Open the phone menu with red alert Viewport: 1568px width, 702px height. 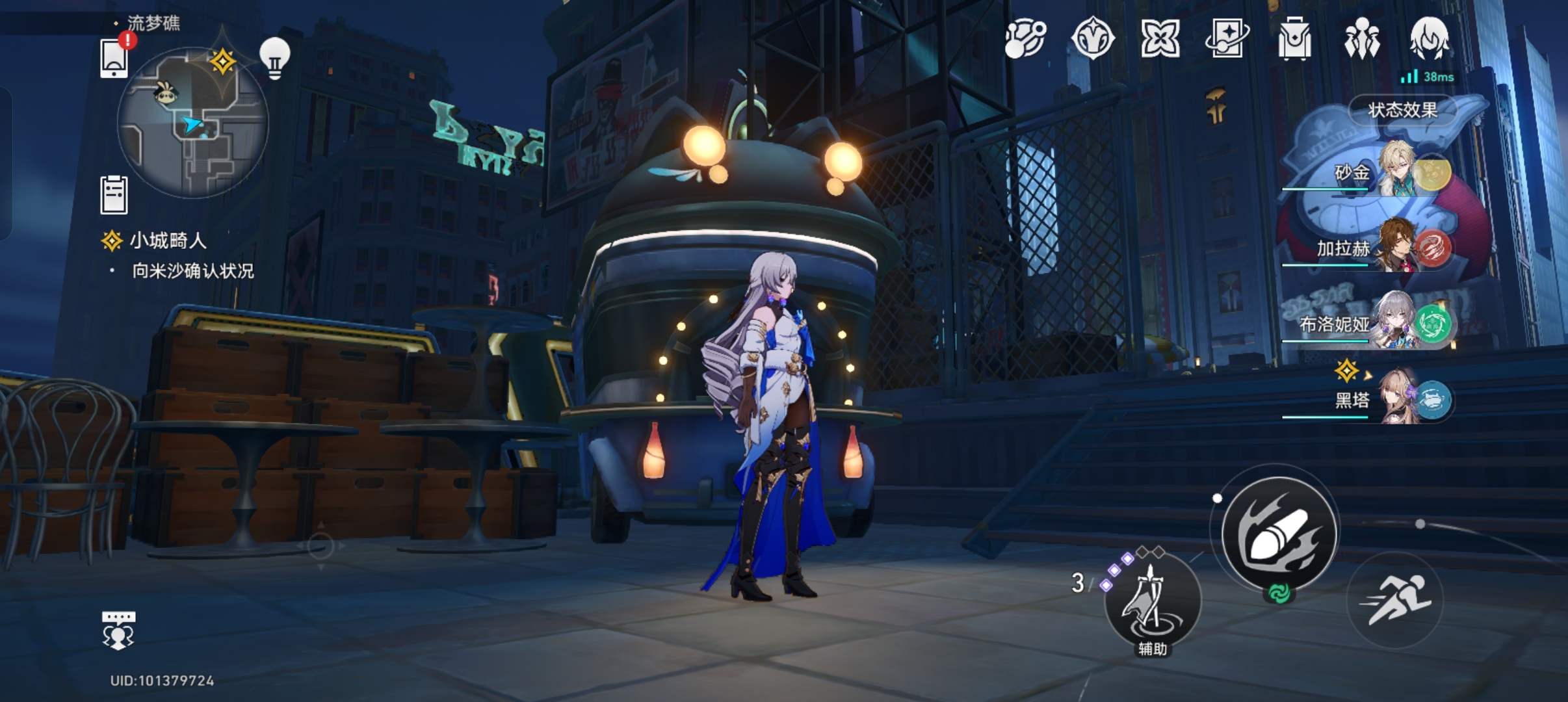114,58
